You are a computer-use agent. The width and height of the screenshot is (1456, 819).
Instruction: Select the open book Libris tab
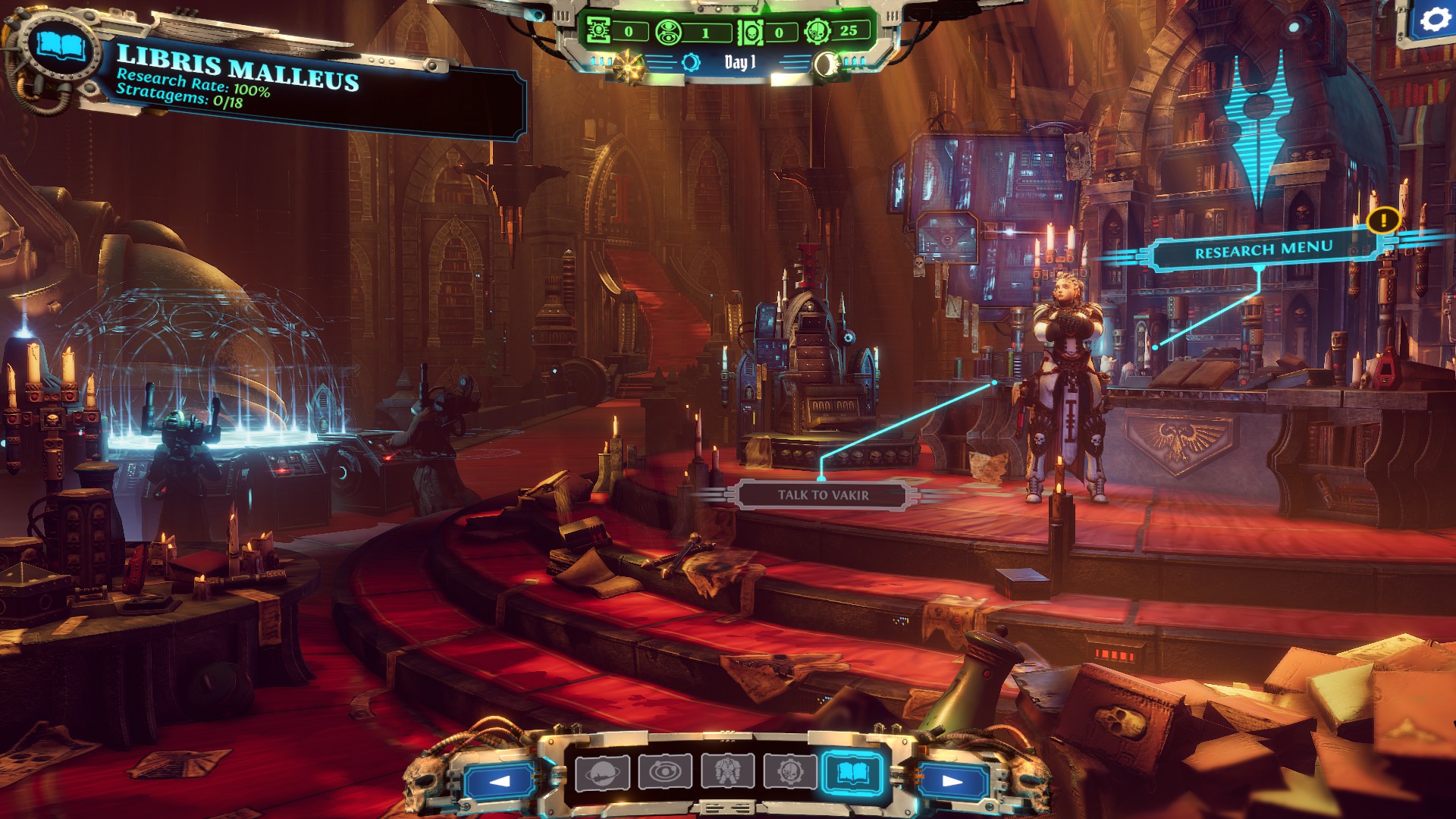click(852, 773)
